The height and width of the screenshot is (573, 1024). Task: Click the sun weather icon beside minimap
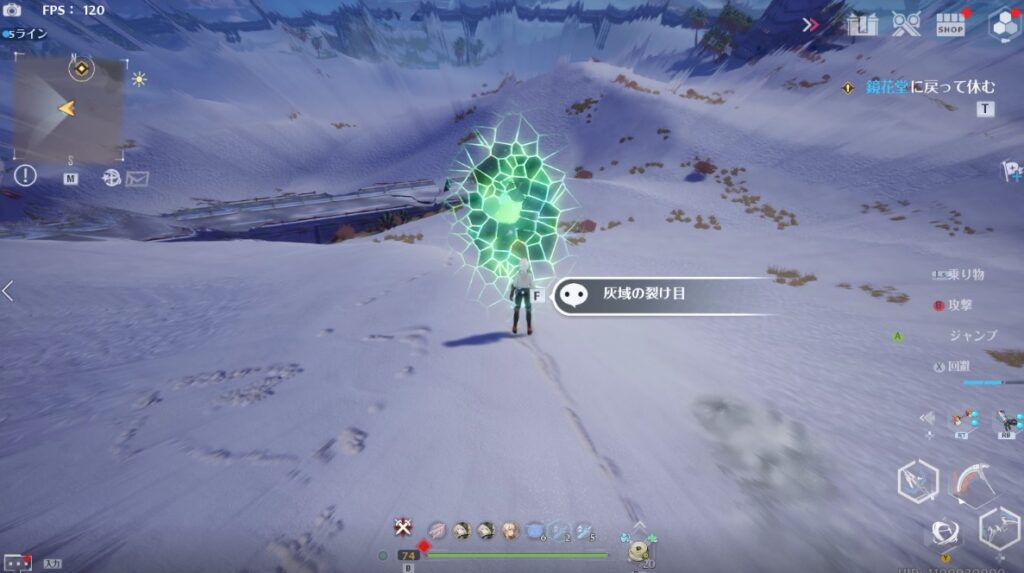[x=139, y=79]
